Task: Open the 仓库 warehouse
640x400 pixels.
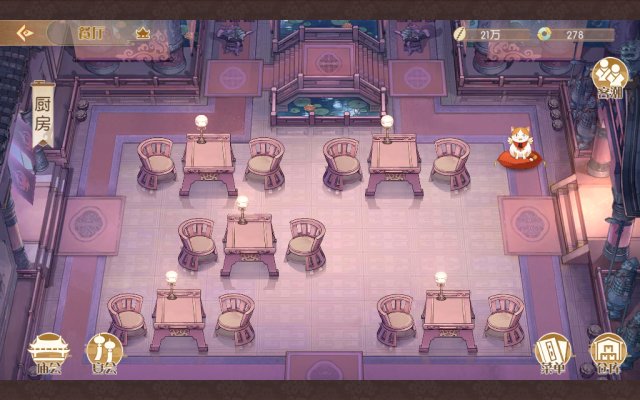Action: click(x=607, y=353)
